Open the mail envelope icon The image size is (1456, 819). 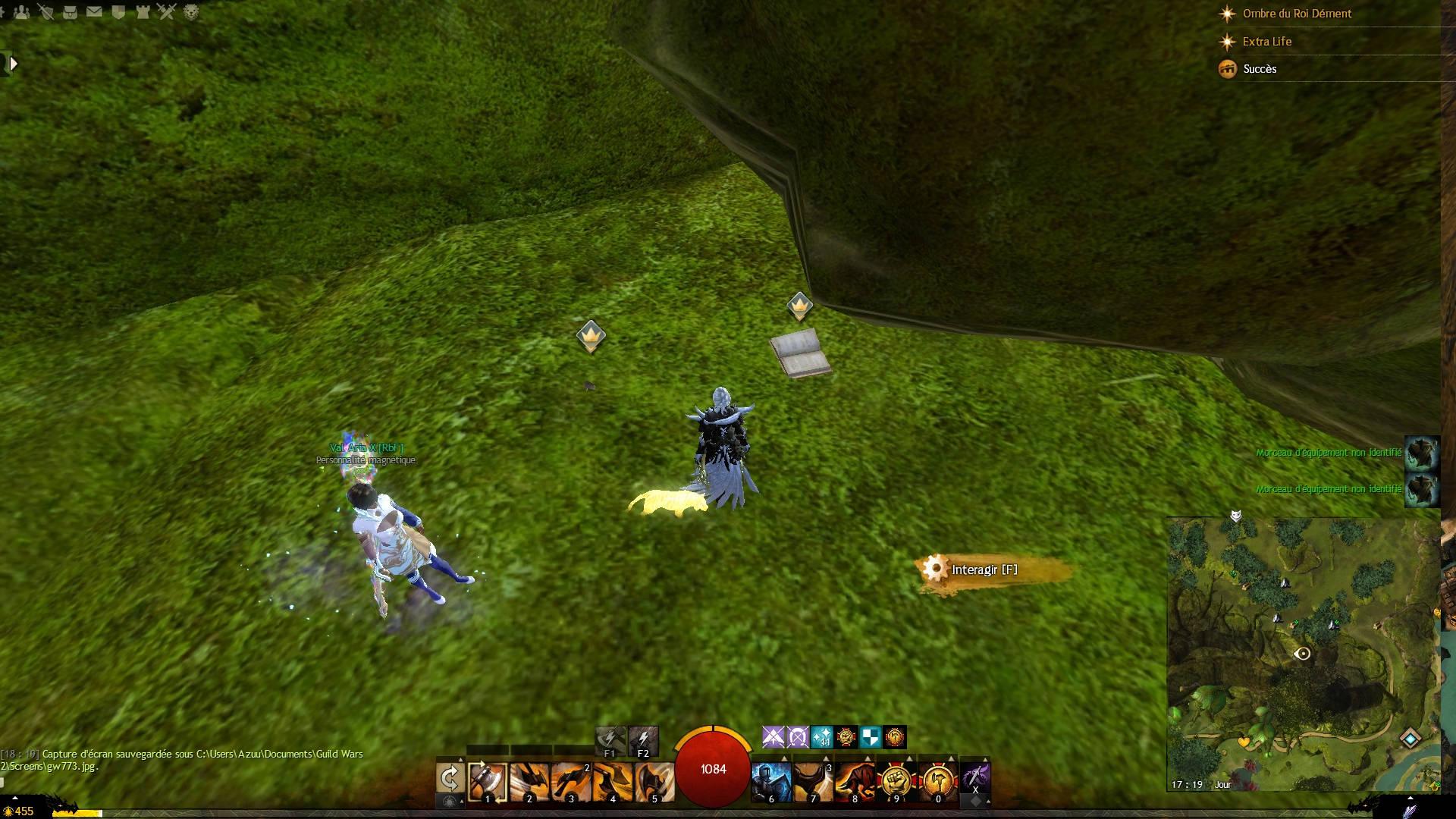[94, 11]
